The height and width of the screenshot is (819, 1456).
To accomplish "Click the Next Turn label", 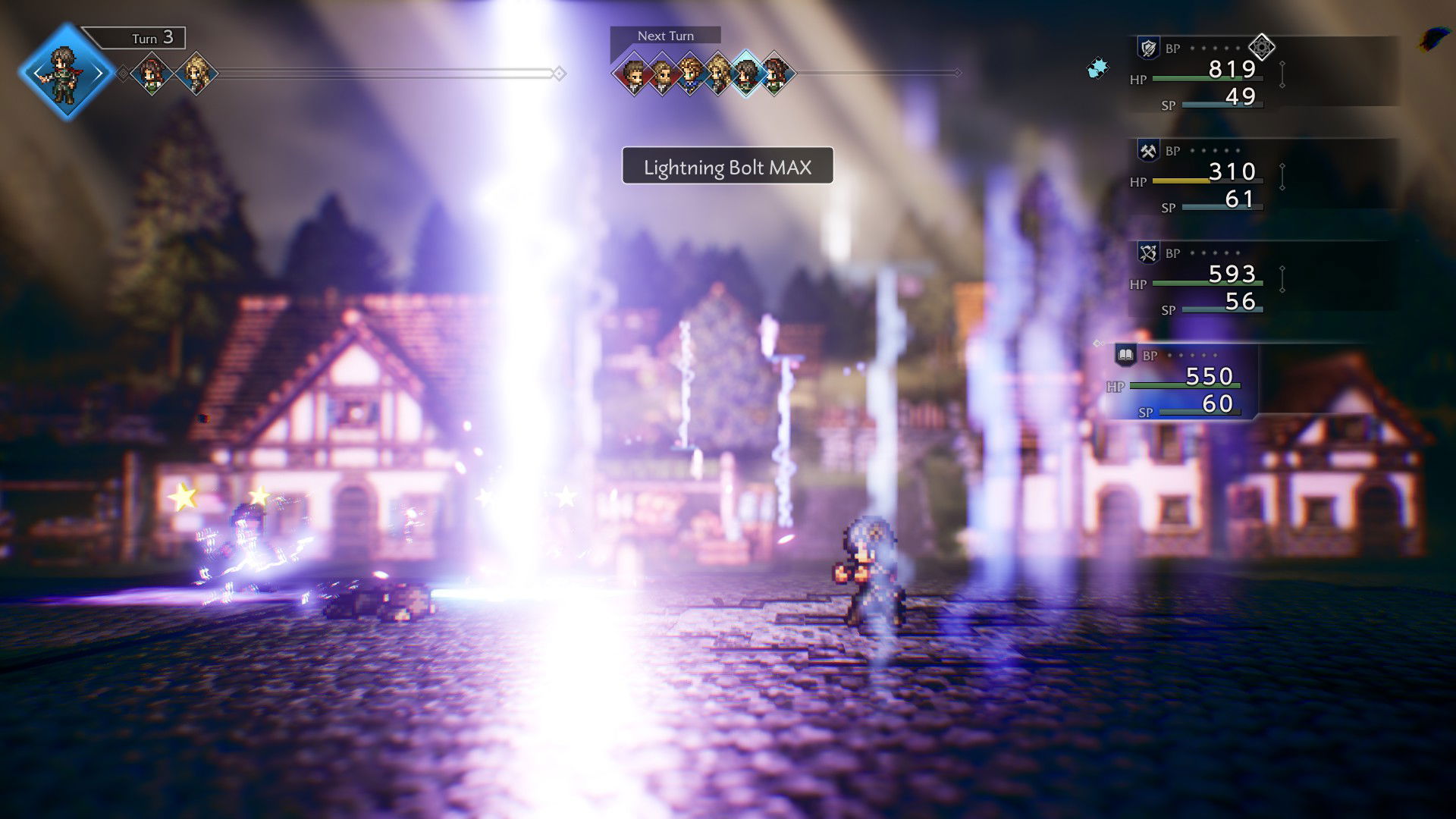I will [x=666, y=36].
